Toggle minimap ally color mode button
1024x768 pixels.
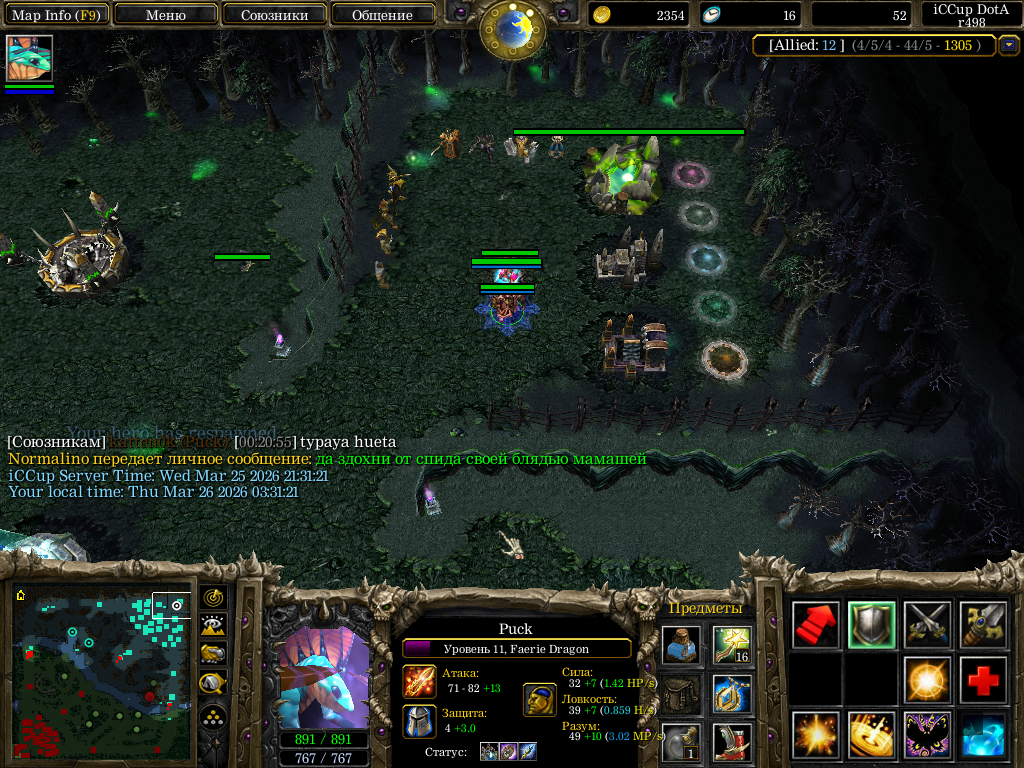coord(214,654)
